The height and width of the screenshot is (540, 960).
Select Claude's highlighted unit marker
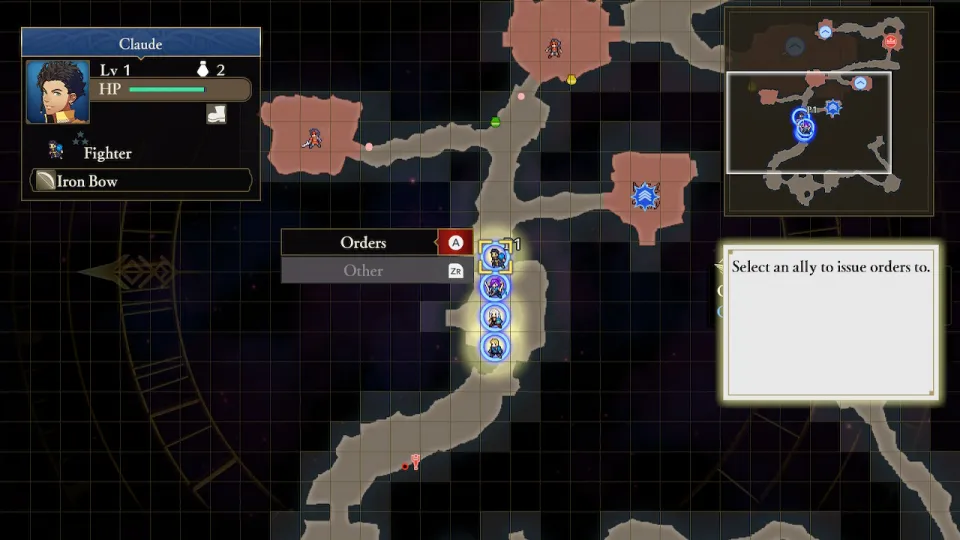click(494, 257)
